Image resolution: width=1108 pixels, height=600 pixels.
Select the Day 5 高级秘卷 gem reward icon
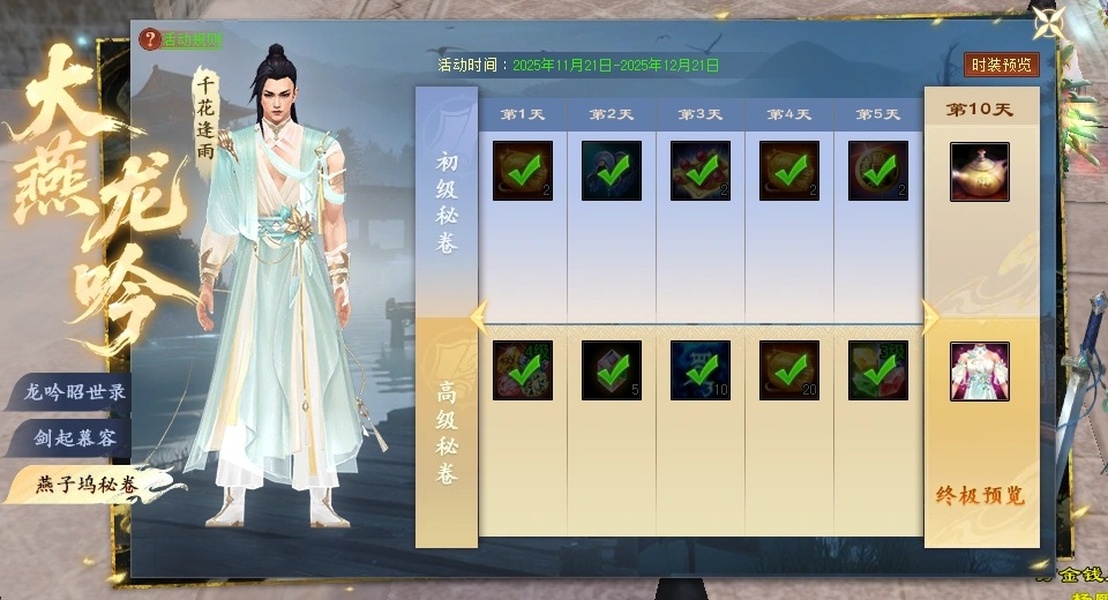pyautogui.click(x=878, y=370)
